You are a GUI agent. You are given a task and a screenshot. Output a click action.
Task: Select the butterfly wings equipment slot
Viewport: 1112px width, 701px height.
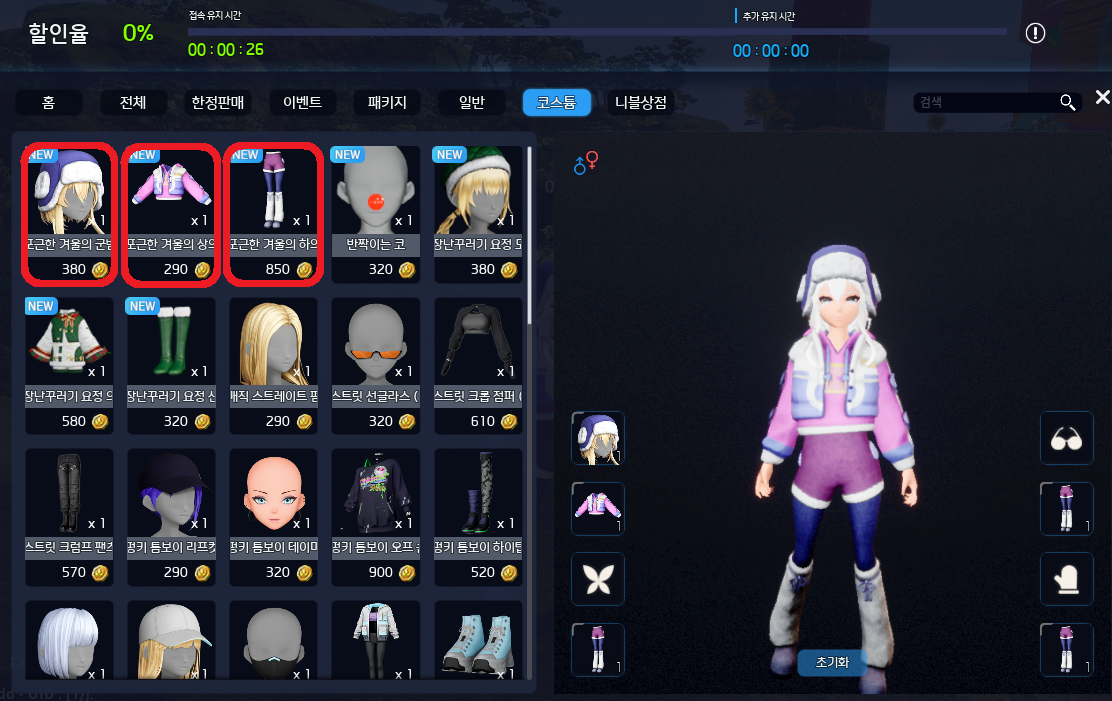click(x=597, y=579)
